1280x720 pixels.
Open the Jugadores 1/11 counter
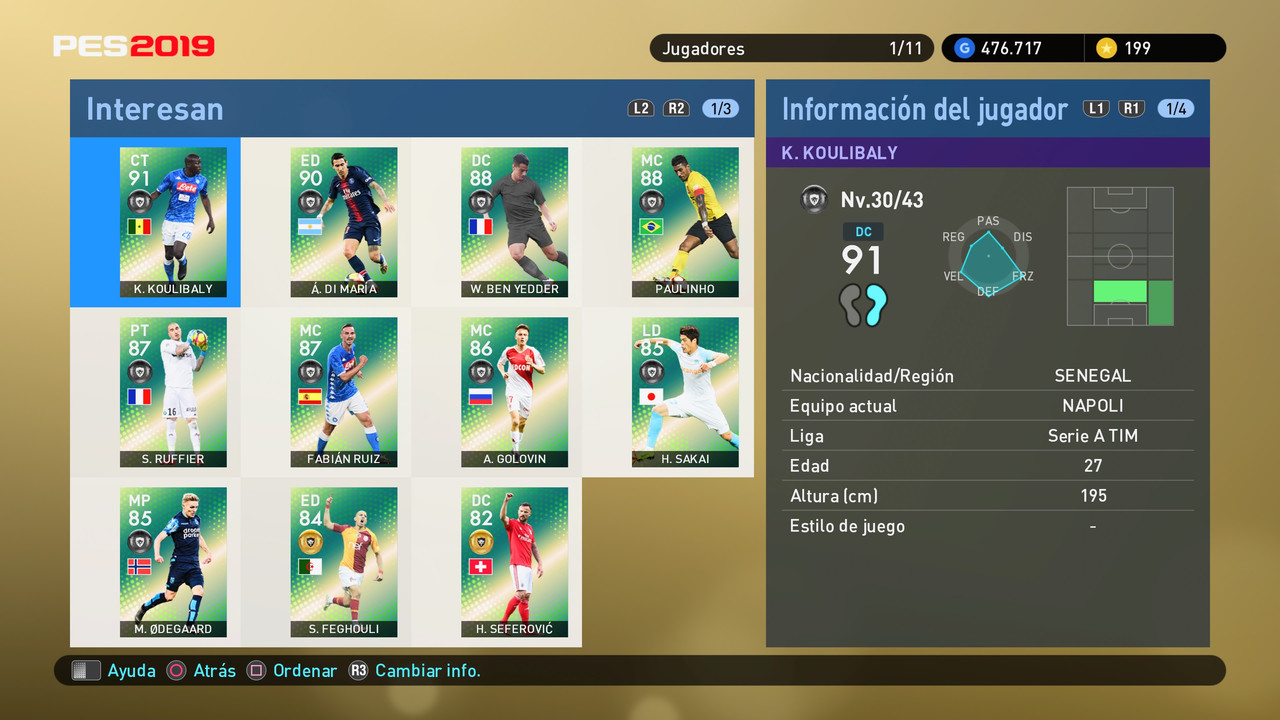click(x=792, y=47)
